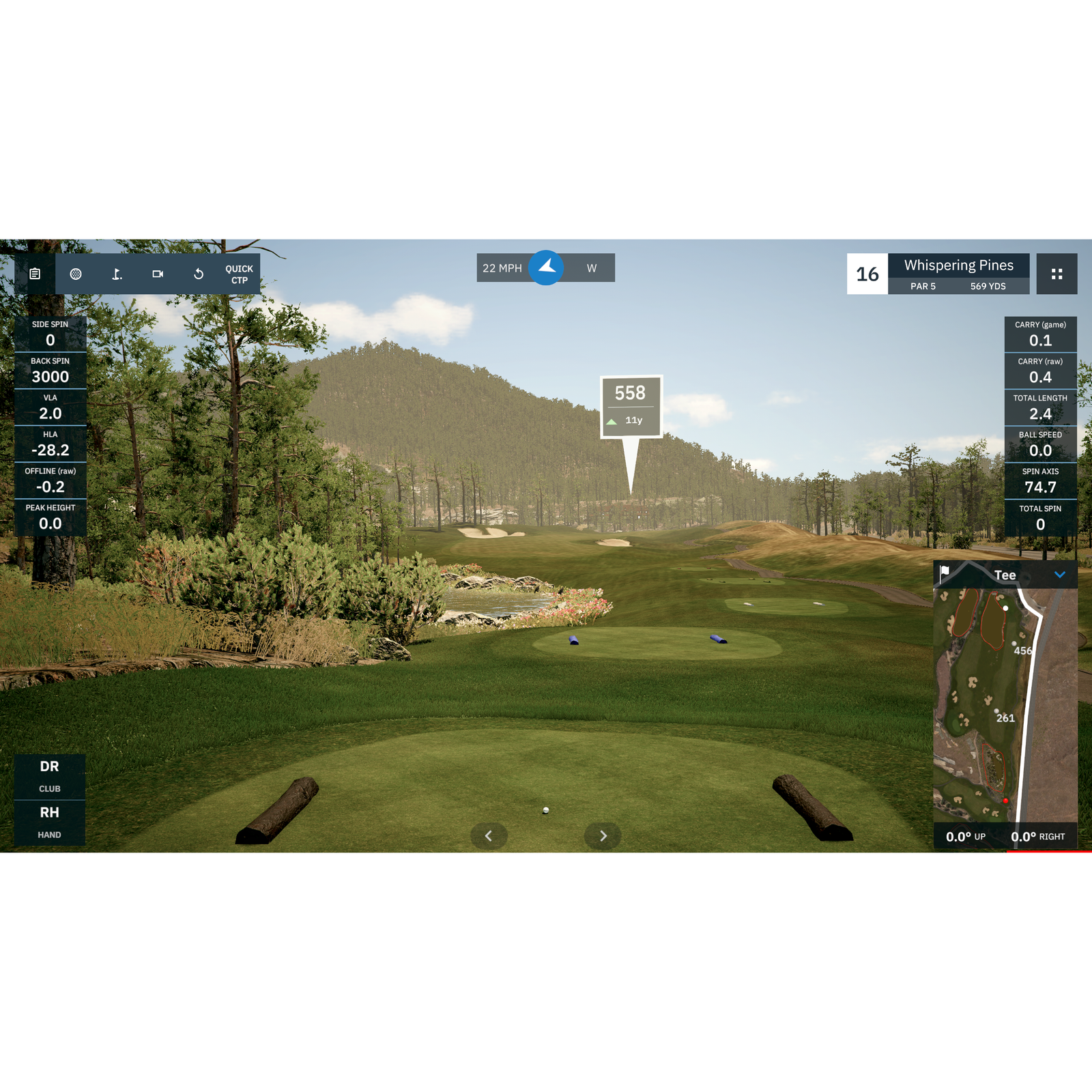Select the hole 16 header

coord(867,274)
